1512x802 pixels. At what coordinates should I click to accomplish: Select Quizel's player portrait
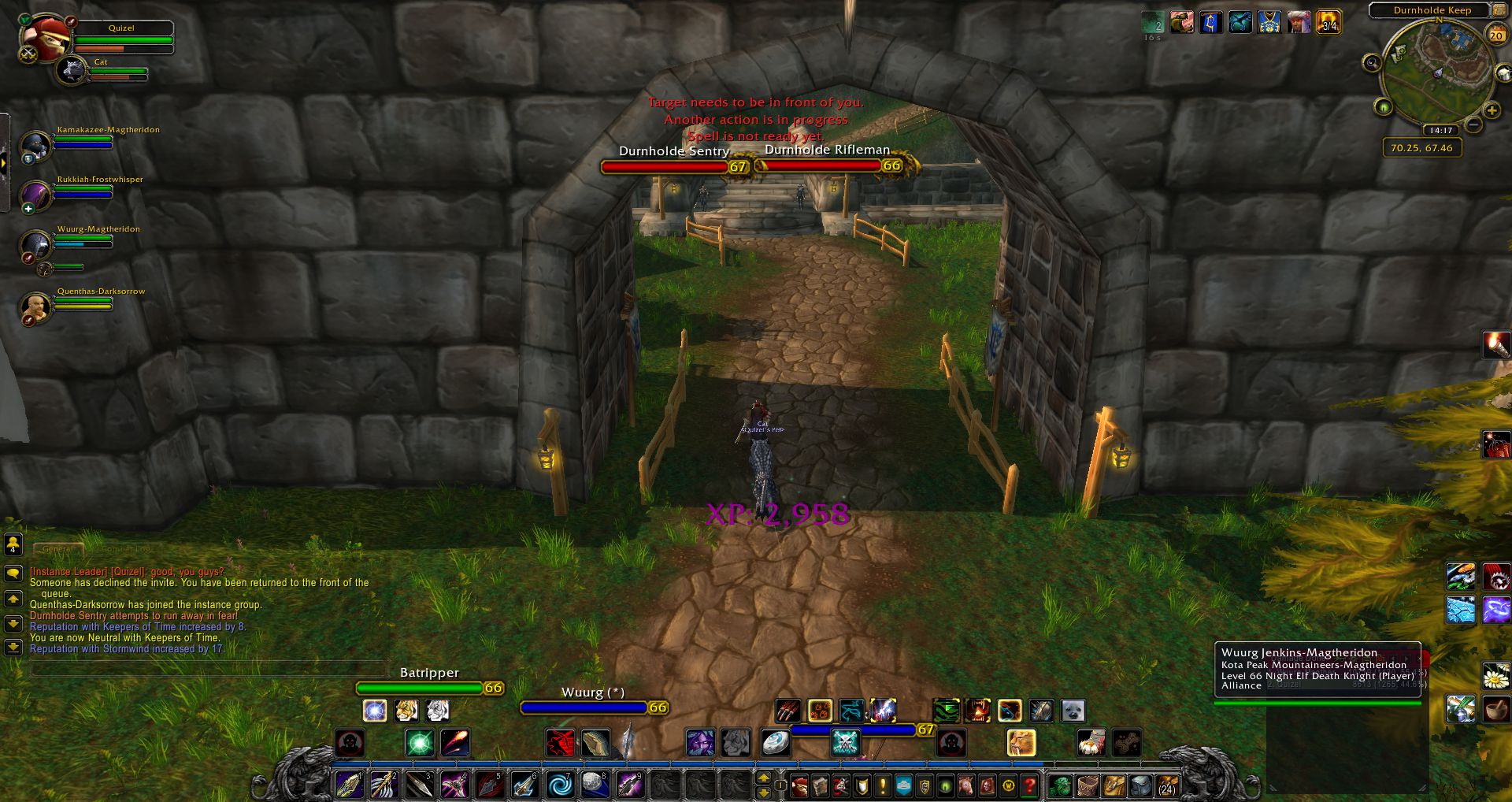(x=43, y=39)
